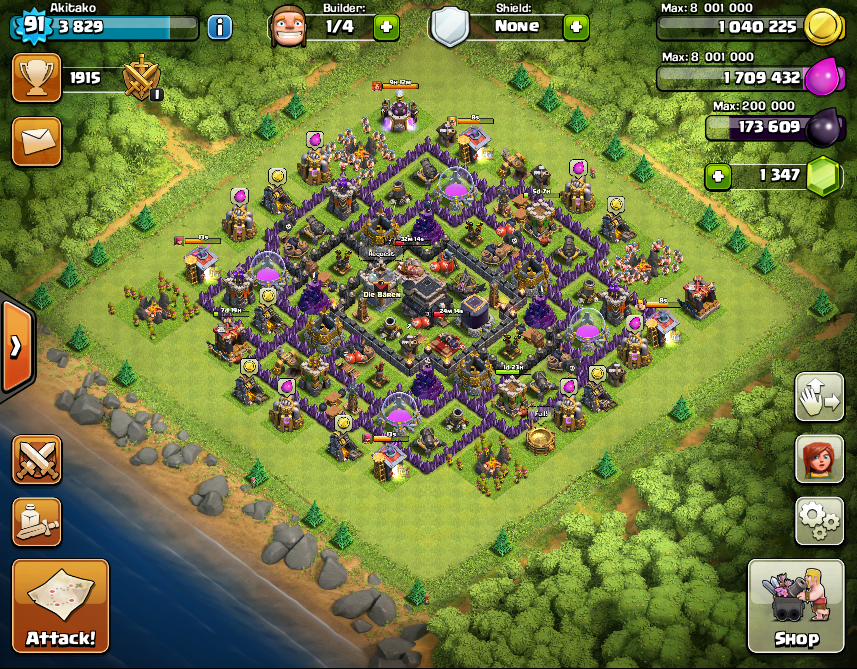Check the mail inbox envelope
This screenshot has height=669, width=857.
coord(36,141)
